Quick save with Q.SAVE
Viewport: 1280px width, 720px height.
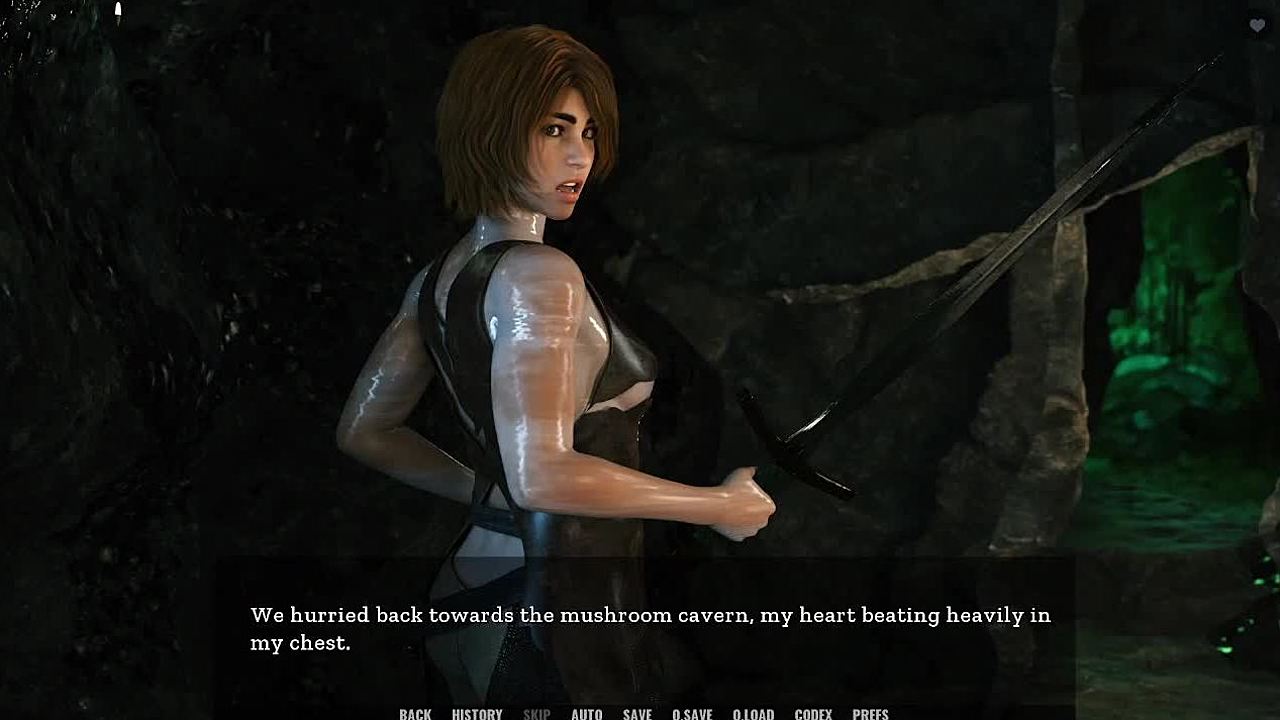pos(692,713)
